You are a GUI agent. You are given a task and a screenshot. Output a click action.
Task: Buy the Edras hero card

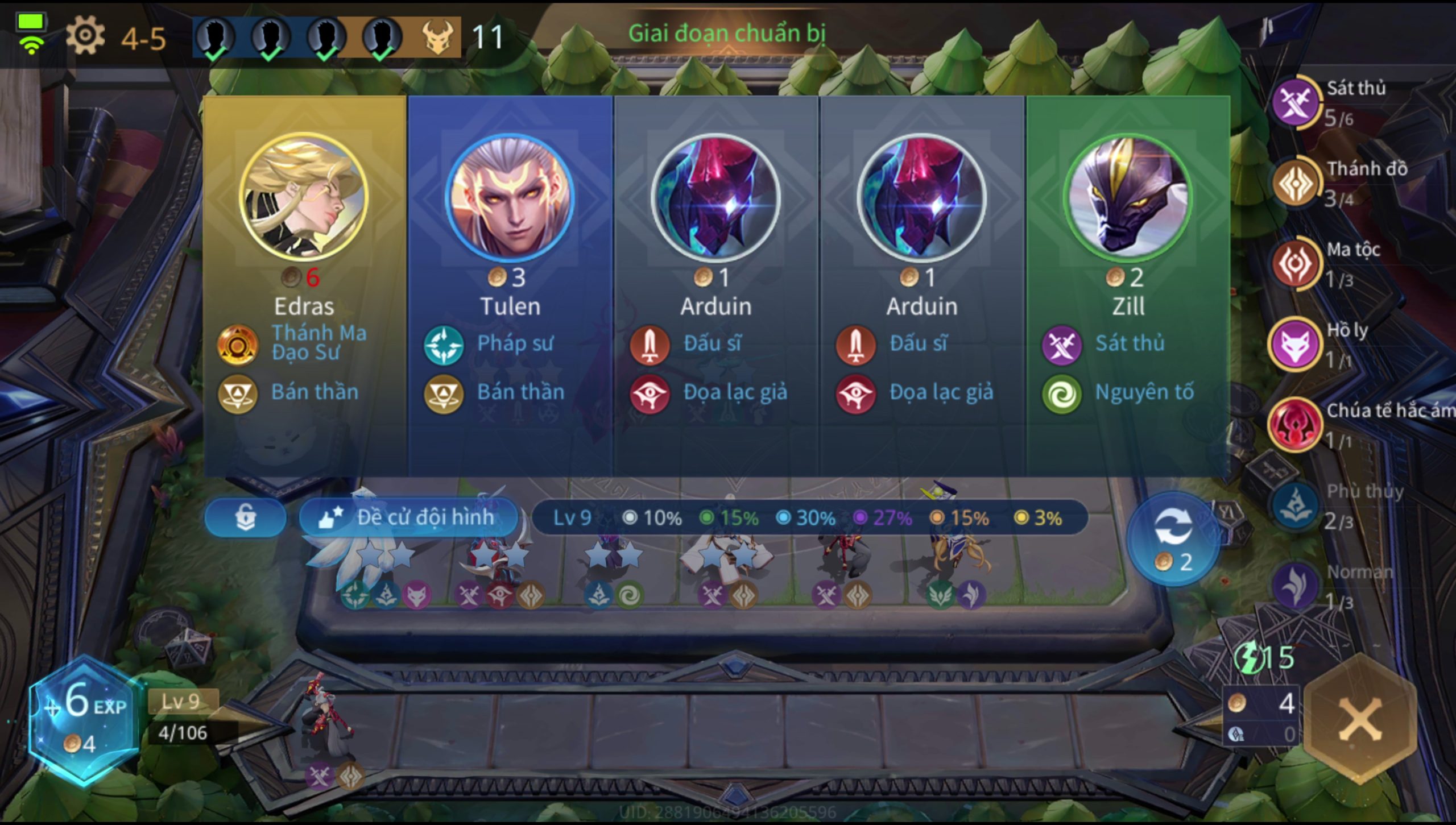[x=305, y=284]
